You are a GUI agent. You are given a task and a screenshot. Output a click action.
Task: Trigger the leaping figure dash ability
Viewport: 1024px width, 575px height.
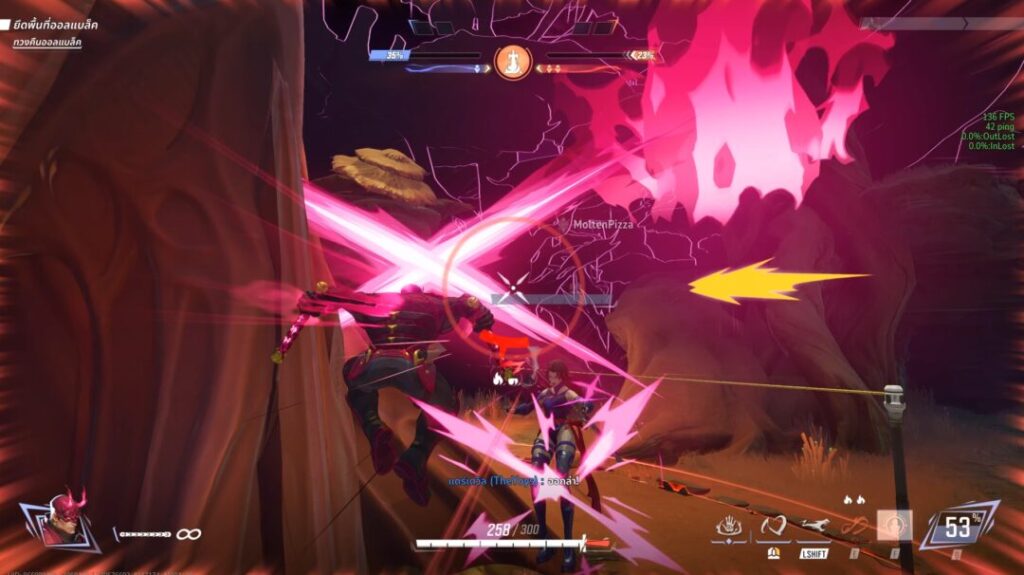point(814,525)
